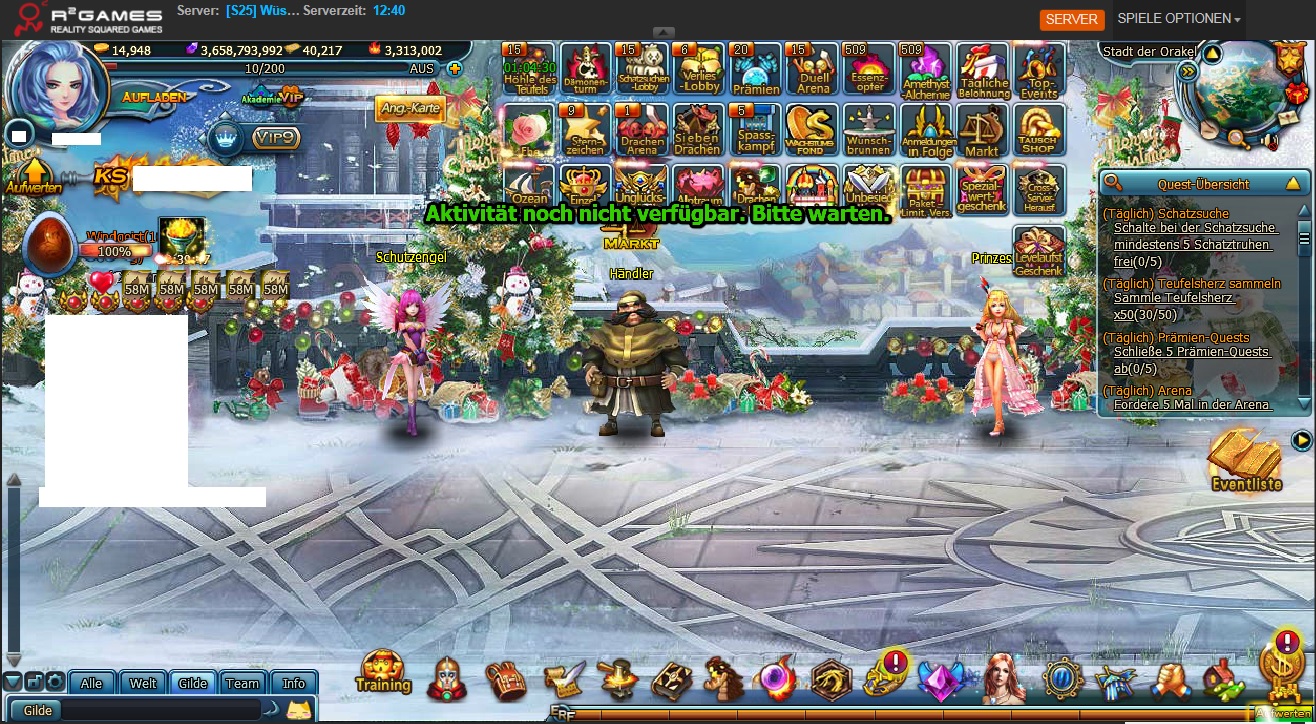Click the orange SERVER button
The width and height of the screenshot is (1316, 724).
tap(1071, 19)
